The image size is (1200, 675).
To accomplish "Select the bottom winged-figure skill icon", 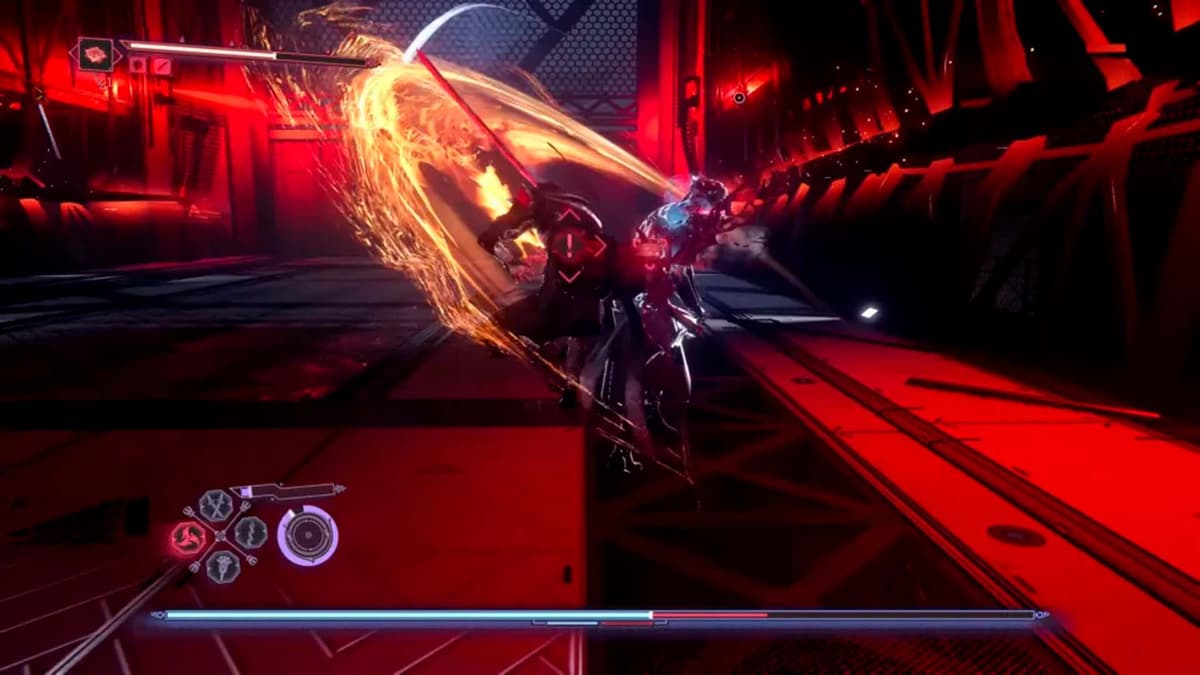I will tap(222, 566).
